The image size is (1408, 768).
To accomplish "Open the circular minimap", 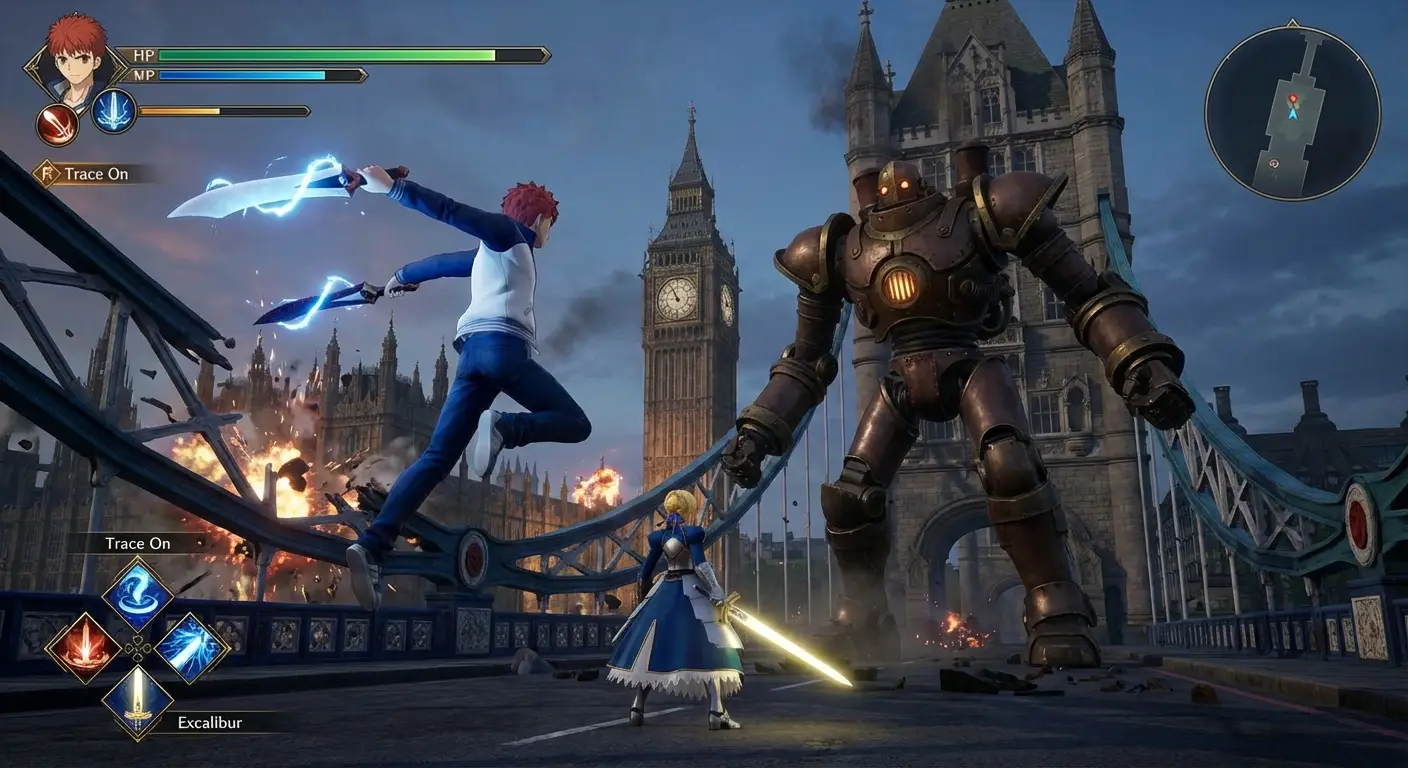I will (1292, 111).
